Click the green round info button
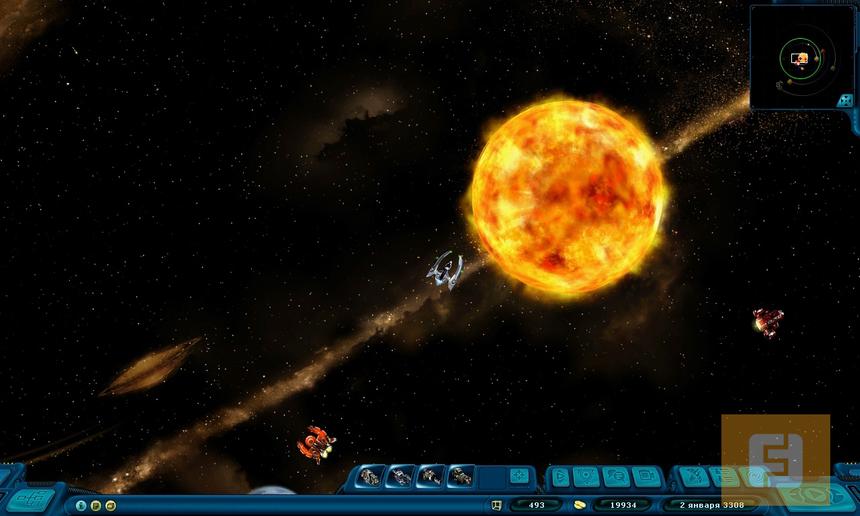The image size is (860, 516). click(x=82, y=505)
